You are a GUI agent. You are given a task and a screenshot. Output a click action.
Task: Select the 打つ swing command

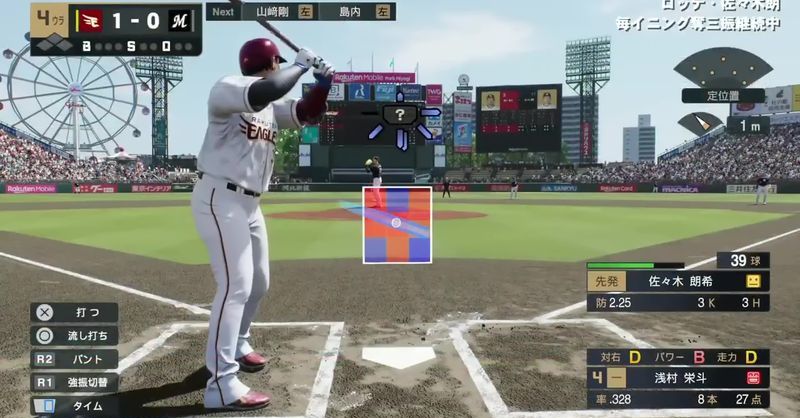tap(73, 311)
